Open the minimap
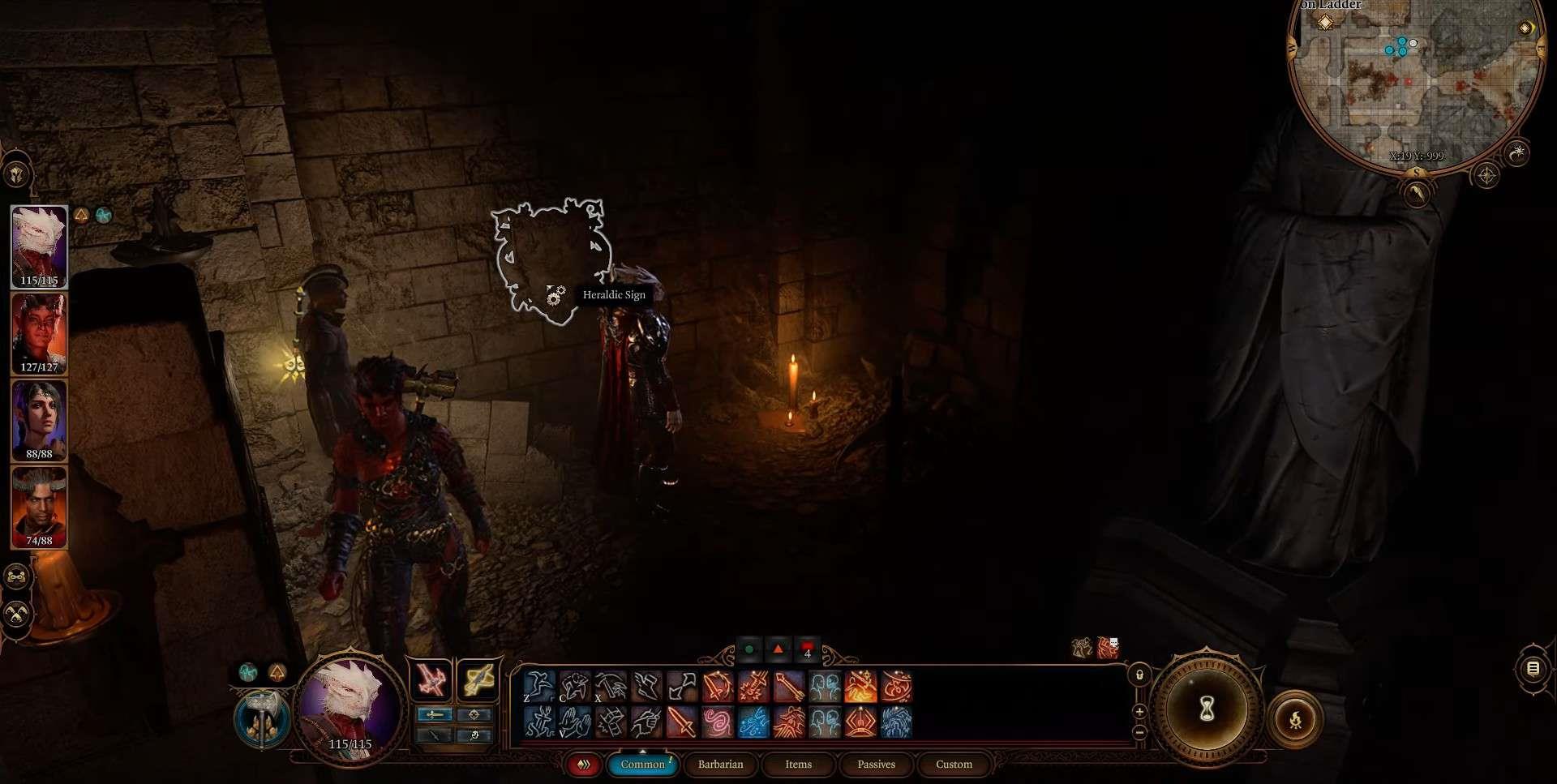Image resolution: width=1557 pixels, height=784 pixels. [1415, 81]
